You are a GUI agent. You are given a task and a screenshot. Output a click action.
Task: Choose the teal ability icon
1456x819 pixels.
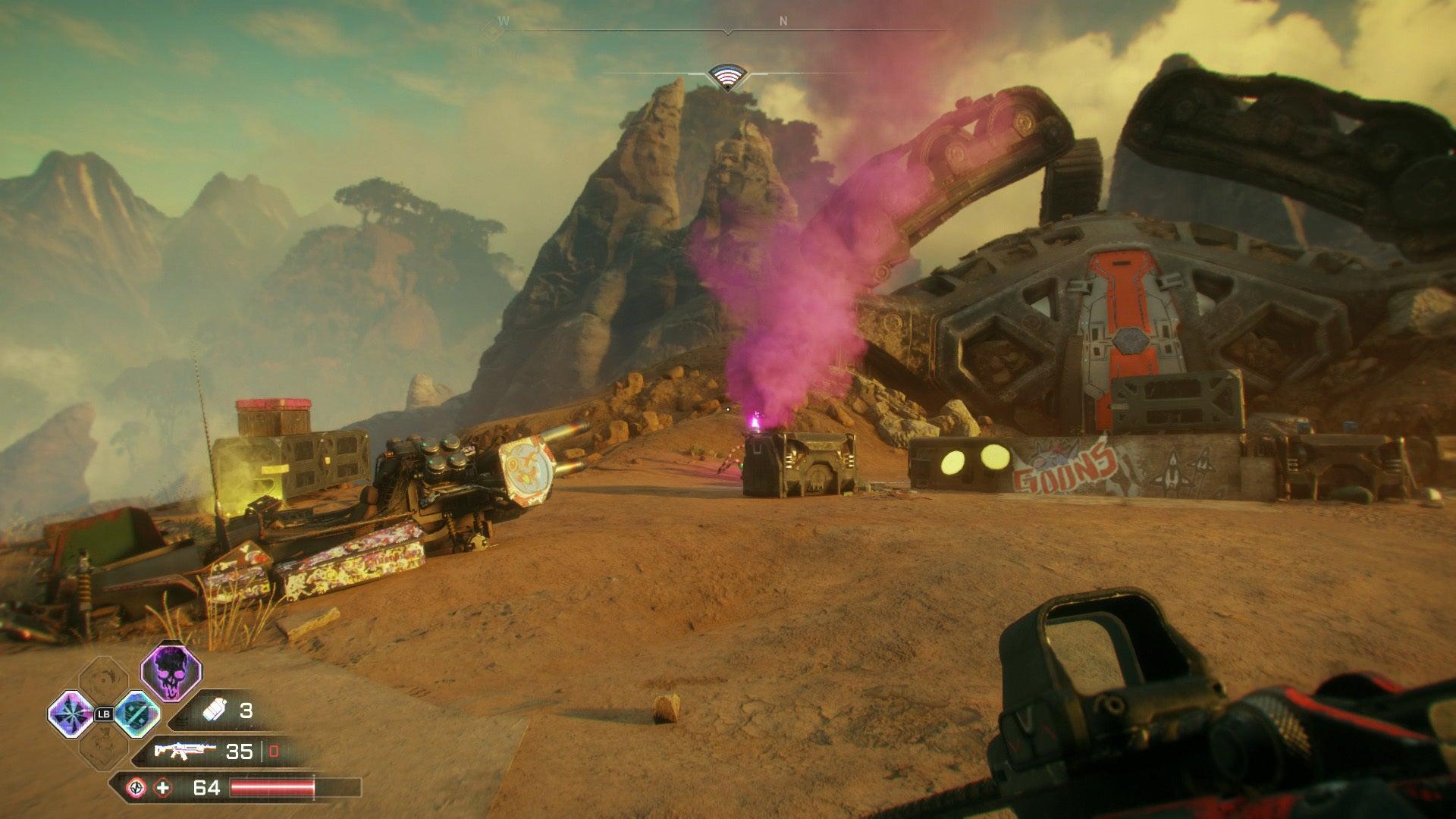pyautogui.click(x=136, y=713)
